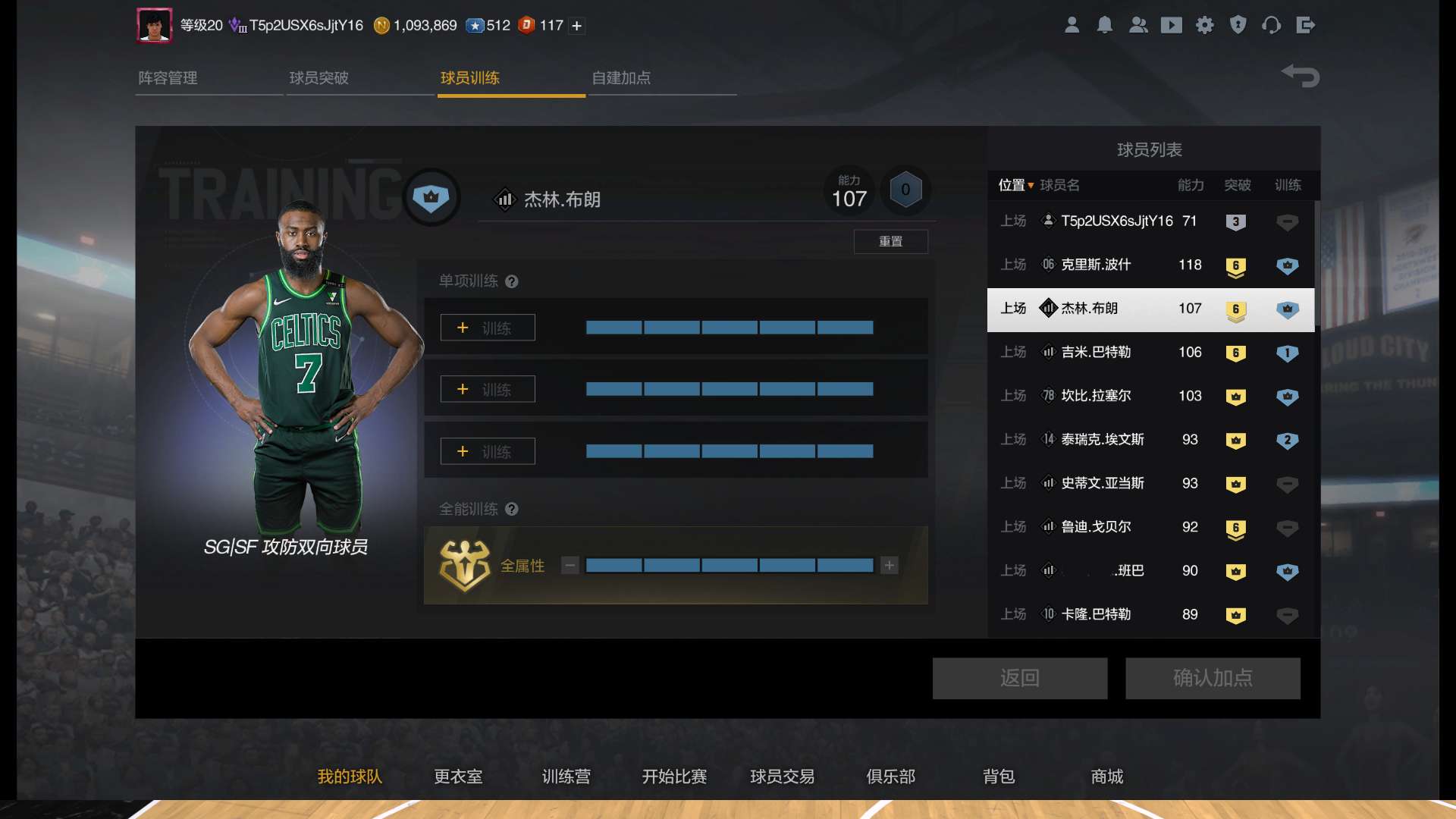Click the gold 全属性 muscle icon
Image resolution: width=1456 pixels, height=819 pixels.
coord(464,566)
